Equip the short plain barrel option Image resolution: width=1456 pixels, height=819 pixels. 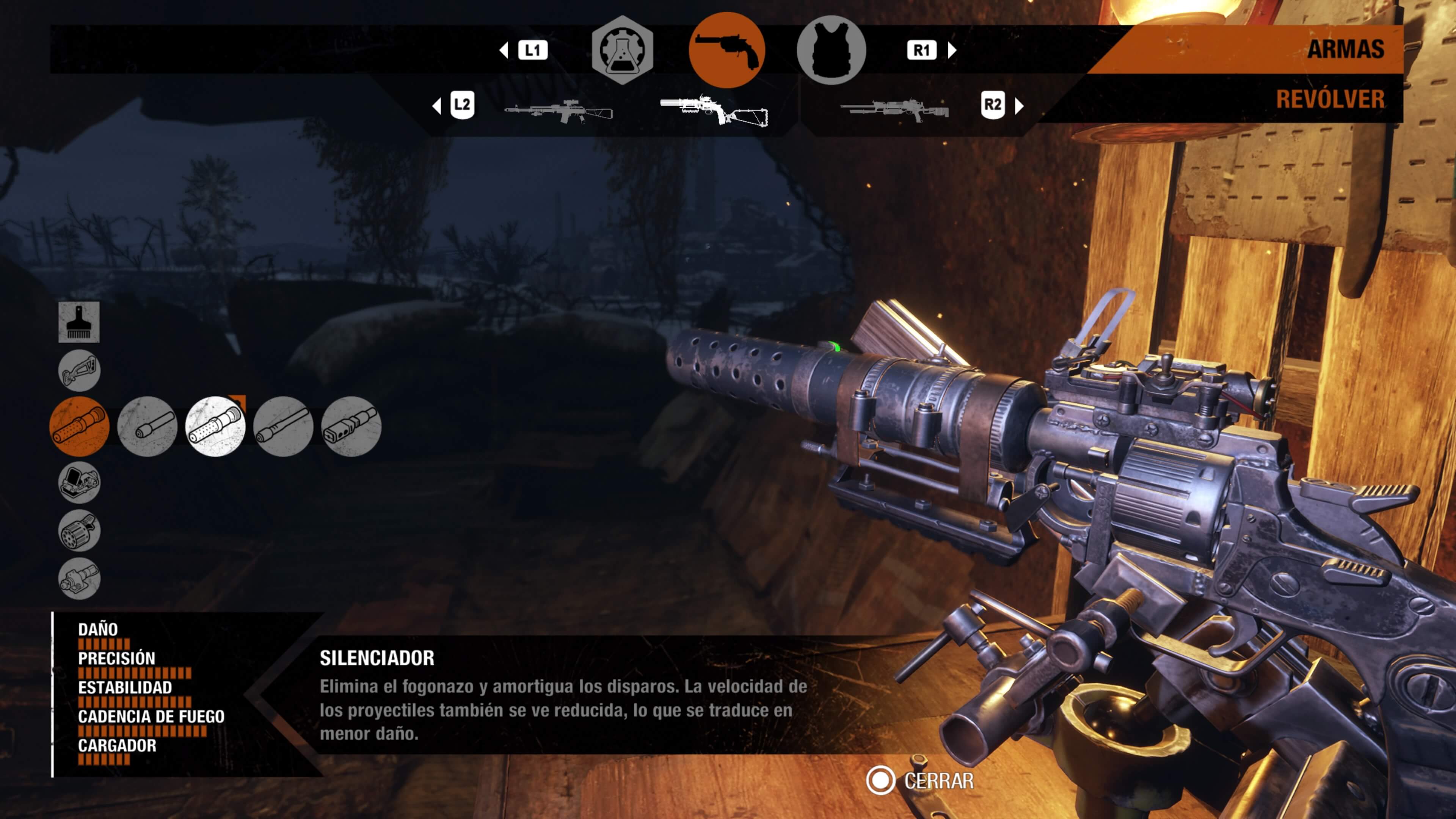pos(147,426)
